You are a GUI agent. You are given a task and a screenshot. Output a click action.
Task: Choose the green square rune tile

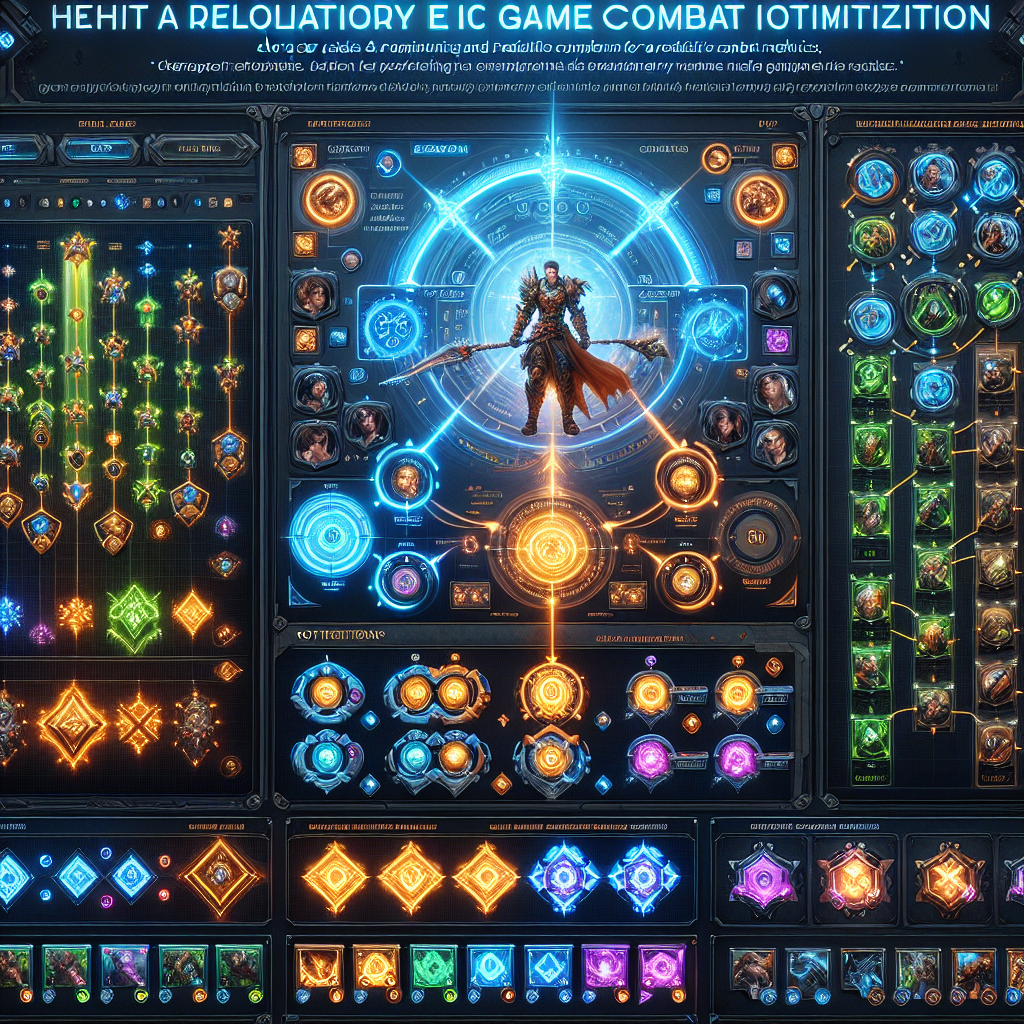coord(434,967)
